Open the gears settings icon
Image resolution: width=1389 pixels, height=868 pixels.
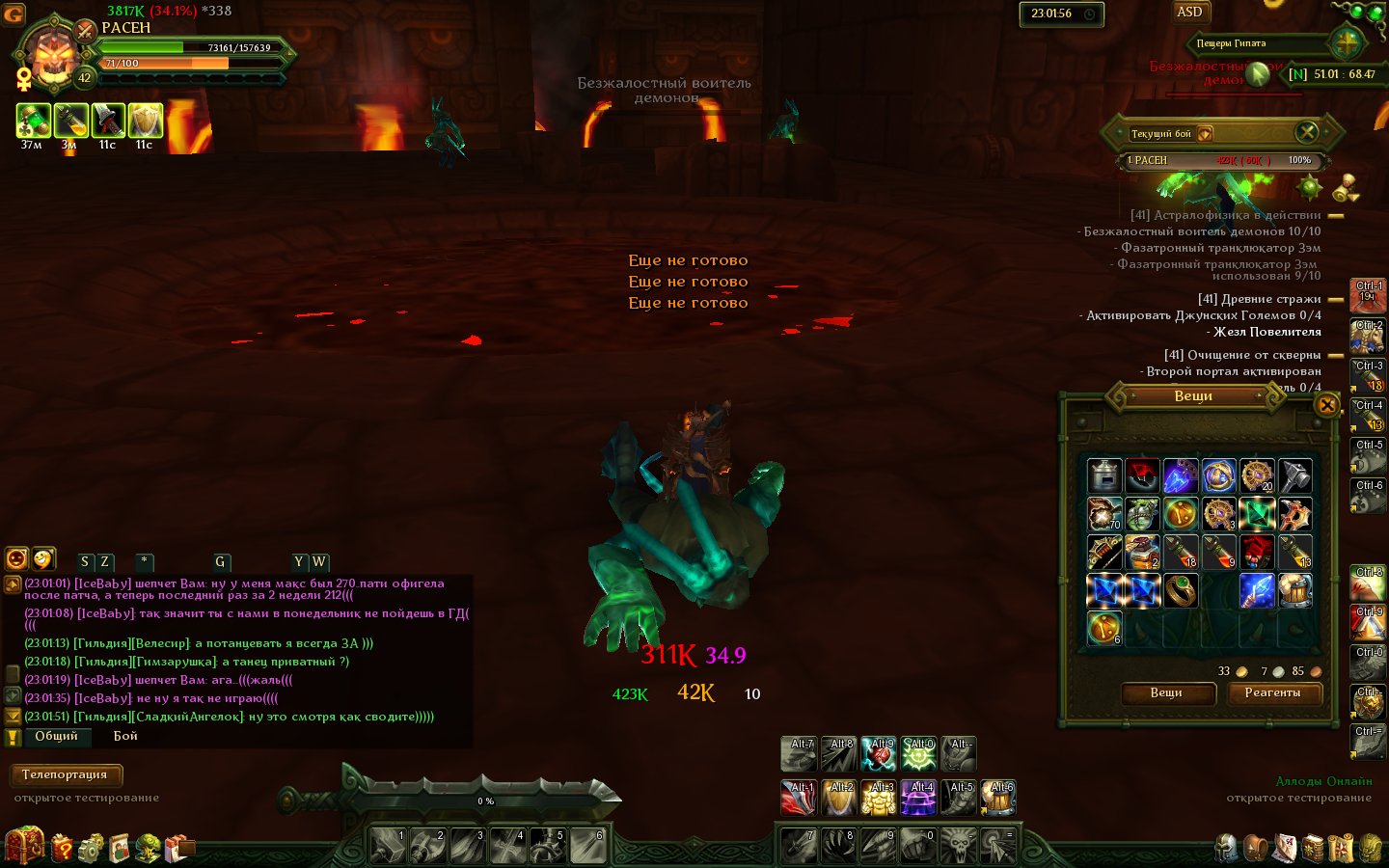pos(91,848)
